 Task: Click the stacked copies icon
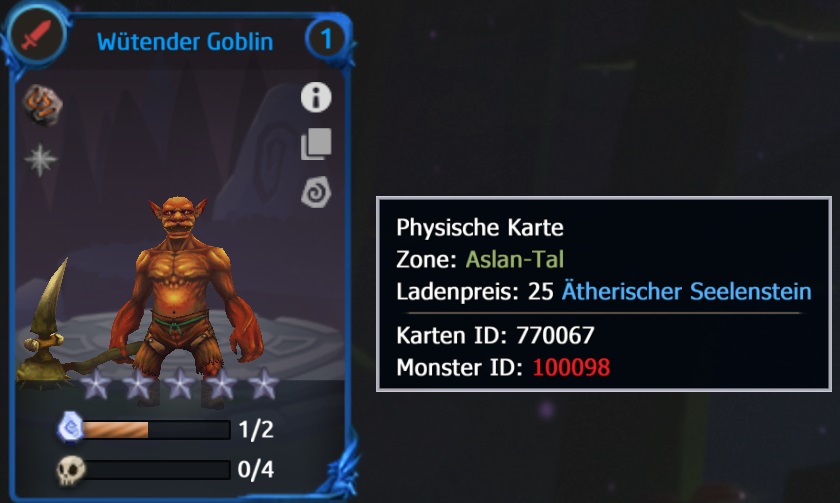click(316, 144)
